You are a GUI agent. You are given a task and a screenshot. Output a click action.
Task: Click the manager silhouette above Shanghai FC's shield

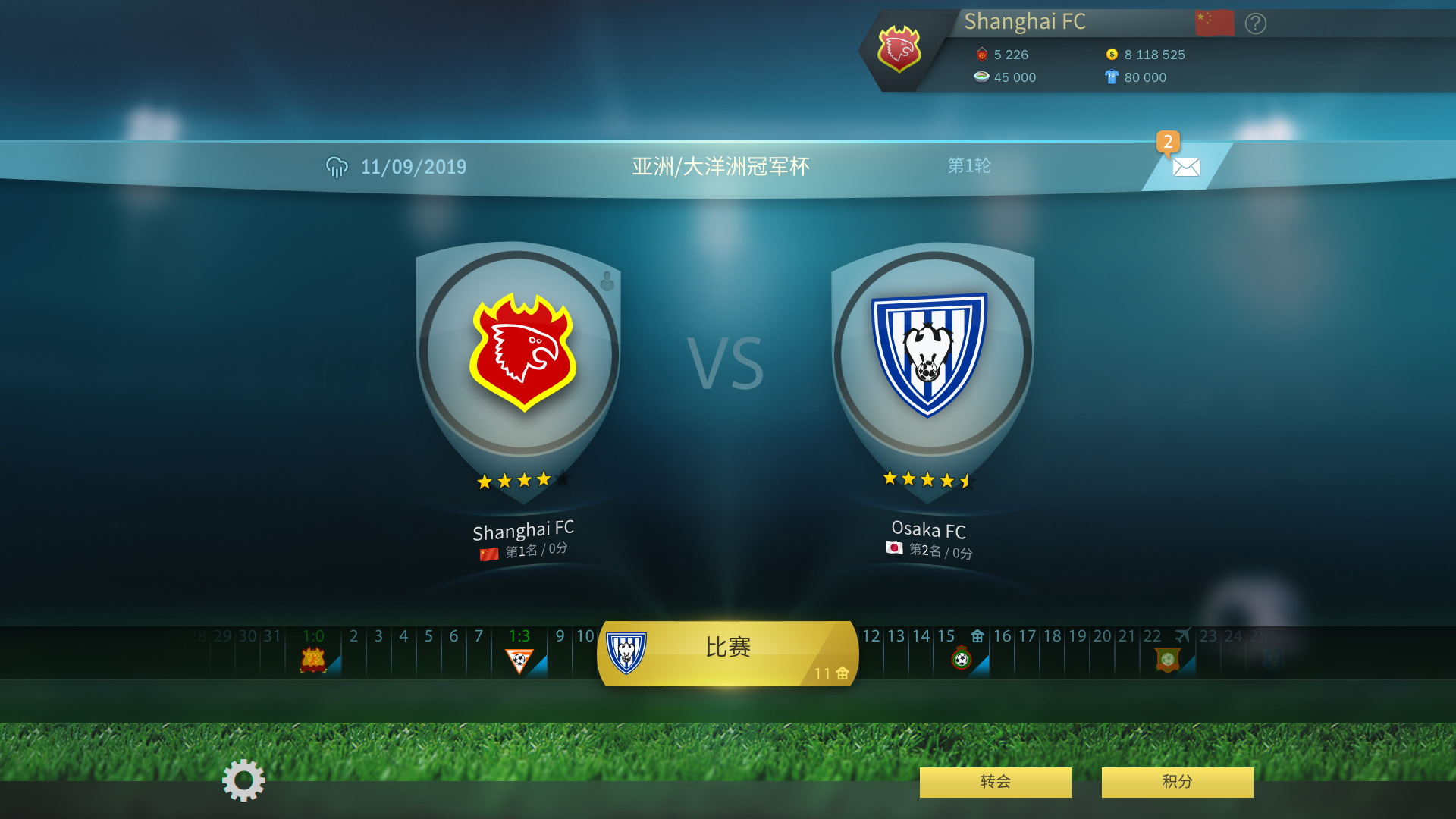(607, 281)
